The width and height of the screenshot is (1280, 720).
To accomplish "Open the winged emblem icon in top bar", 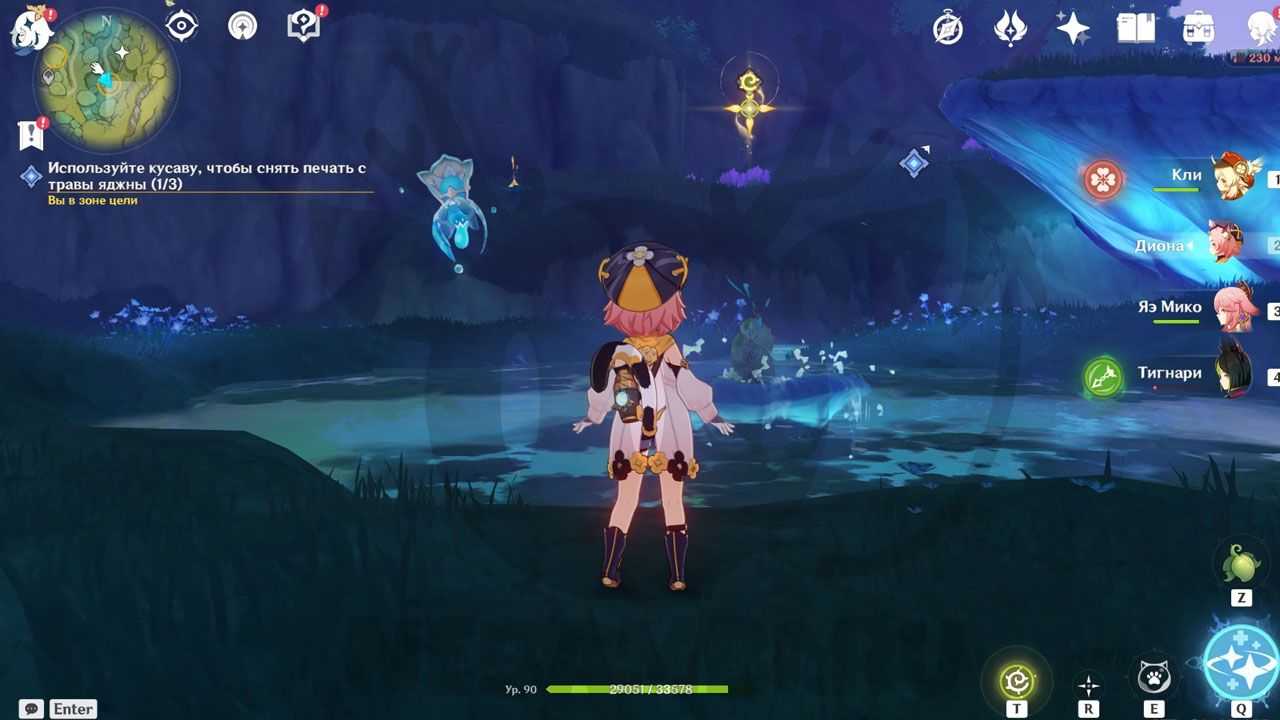I will click(1010, 28).
